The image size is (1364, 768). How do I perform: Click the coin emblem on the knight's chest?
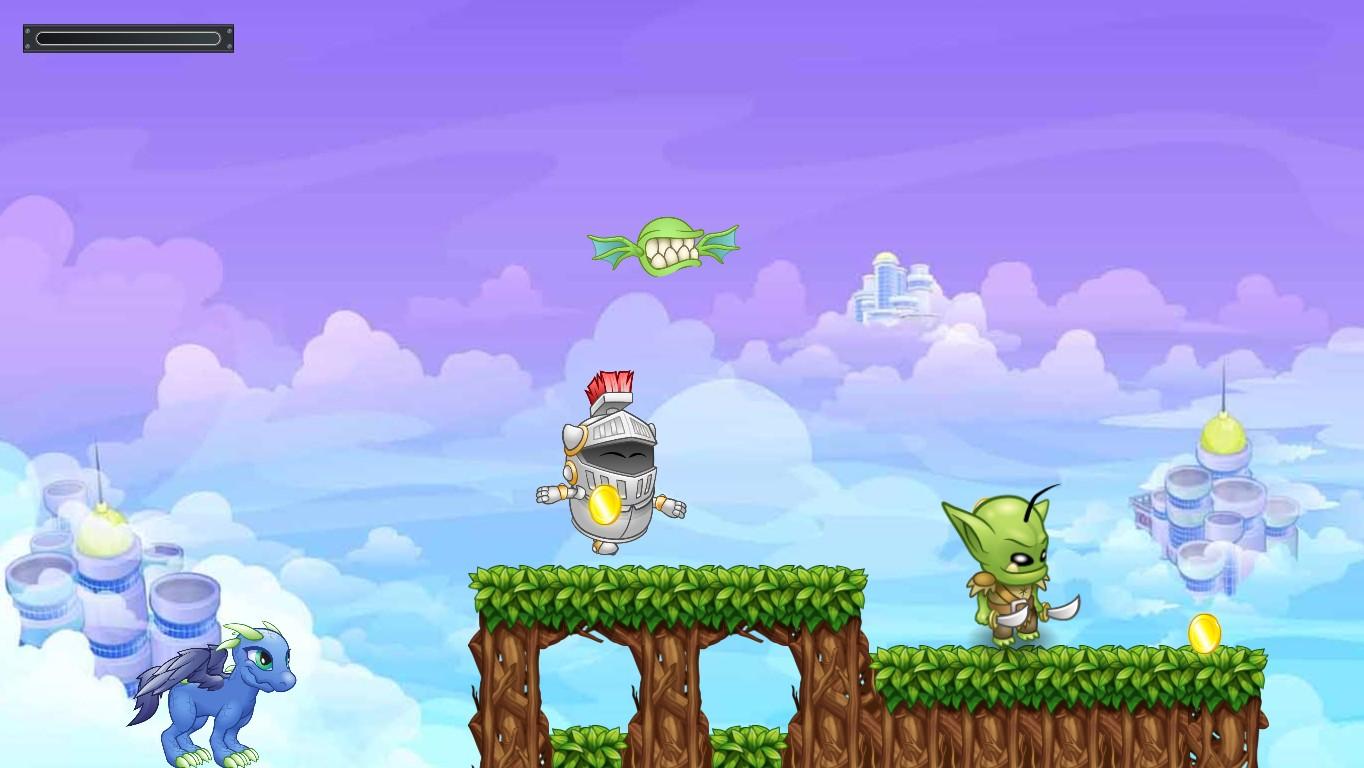pos(603,506)
